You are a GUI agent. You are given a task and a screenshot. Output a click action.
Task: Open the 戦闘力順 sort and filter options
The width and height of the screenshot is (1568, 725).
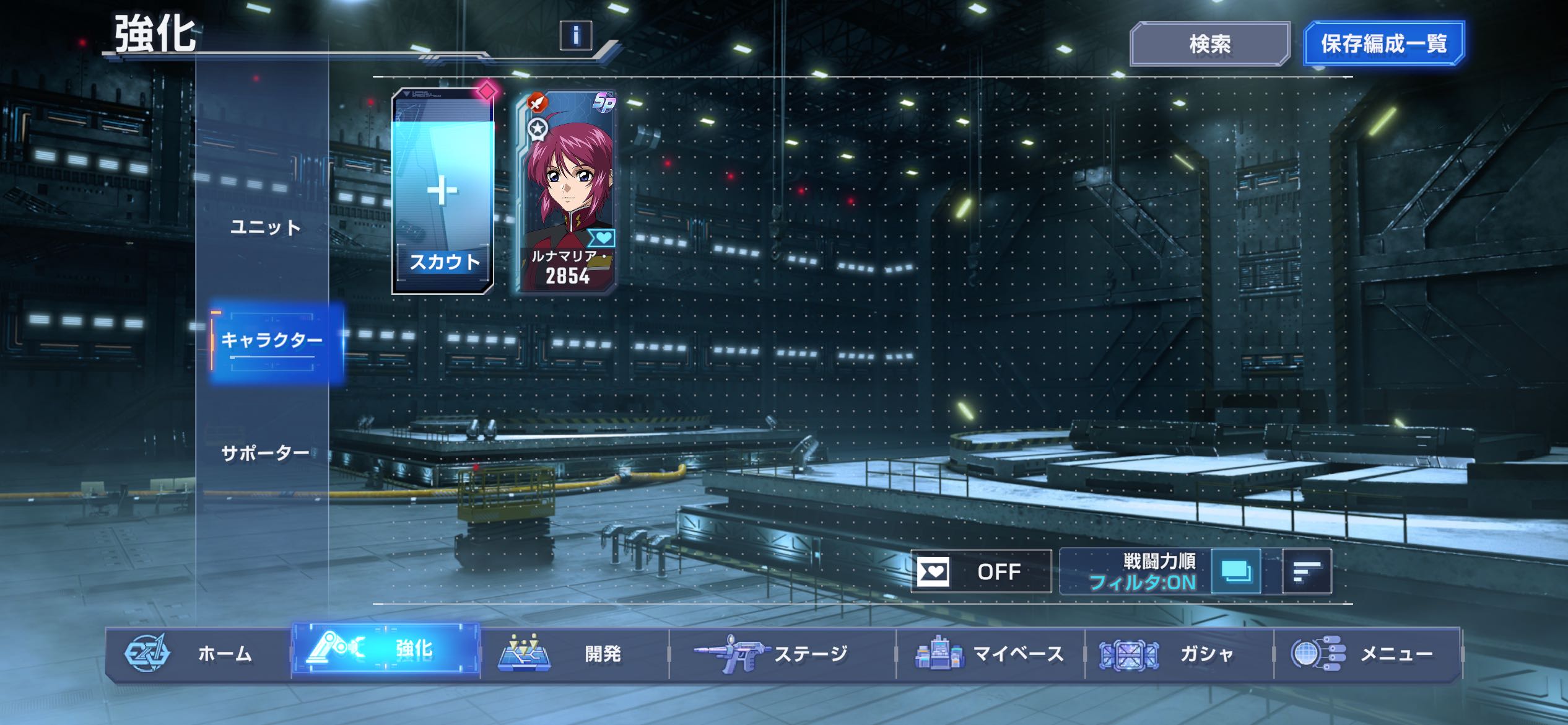[1136, 571]
